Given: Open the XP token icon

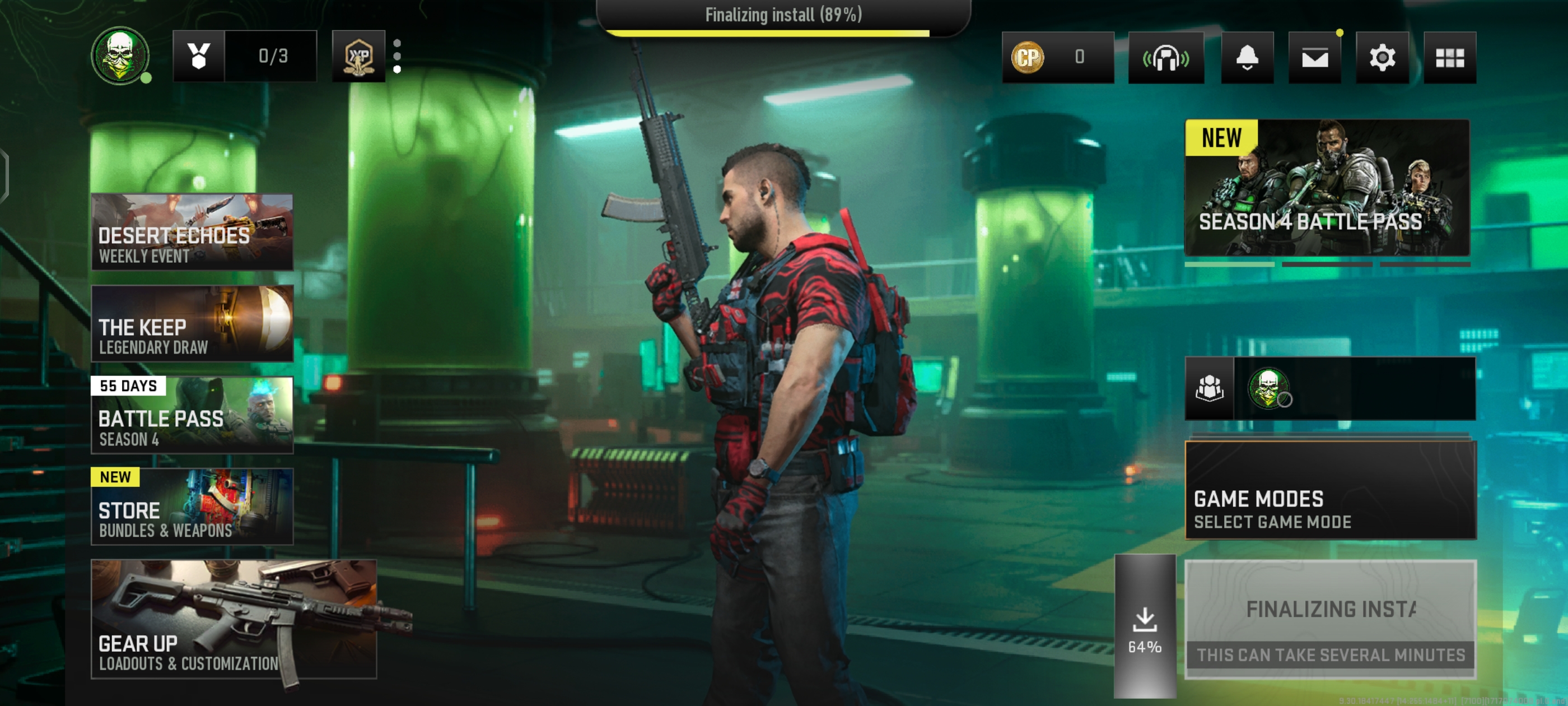Looking at the screenshot, I should 358,56.
